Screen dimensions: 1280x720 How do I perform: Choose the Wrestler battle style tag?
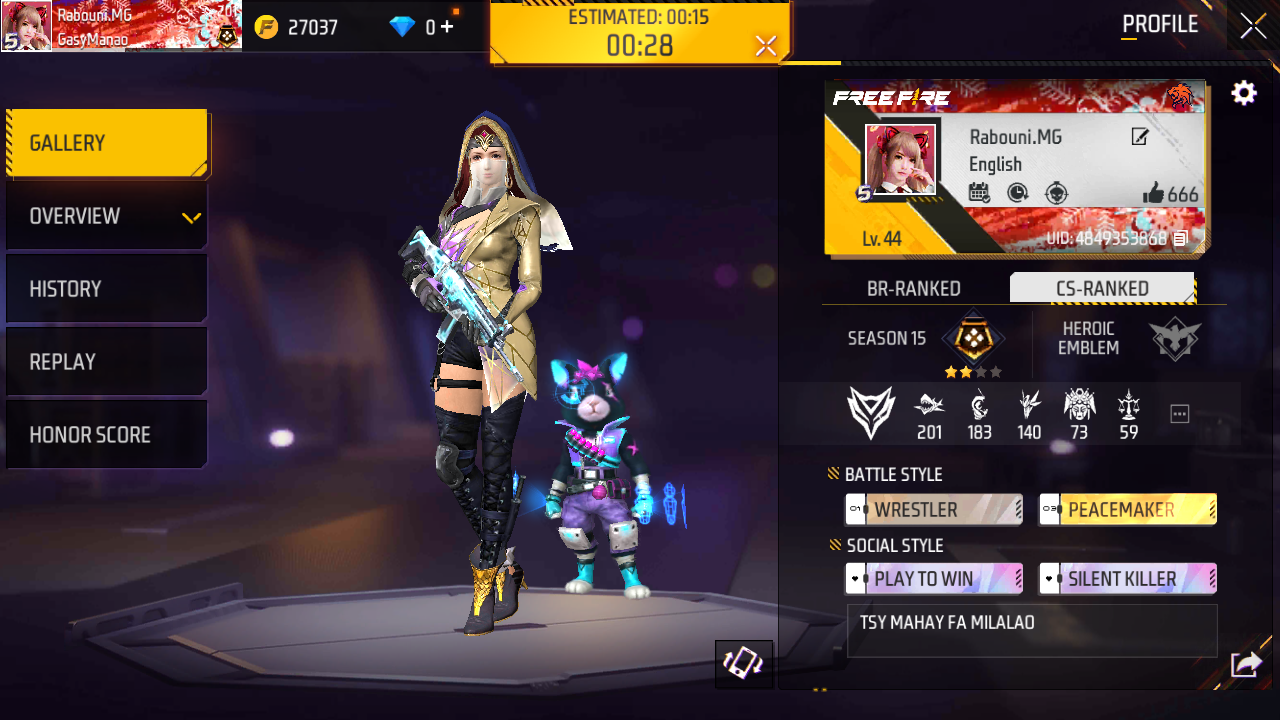(x=934, y=510)
